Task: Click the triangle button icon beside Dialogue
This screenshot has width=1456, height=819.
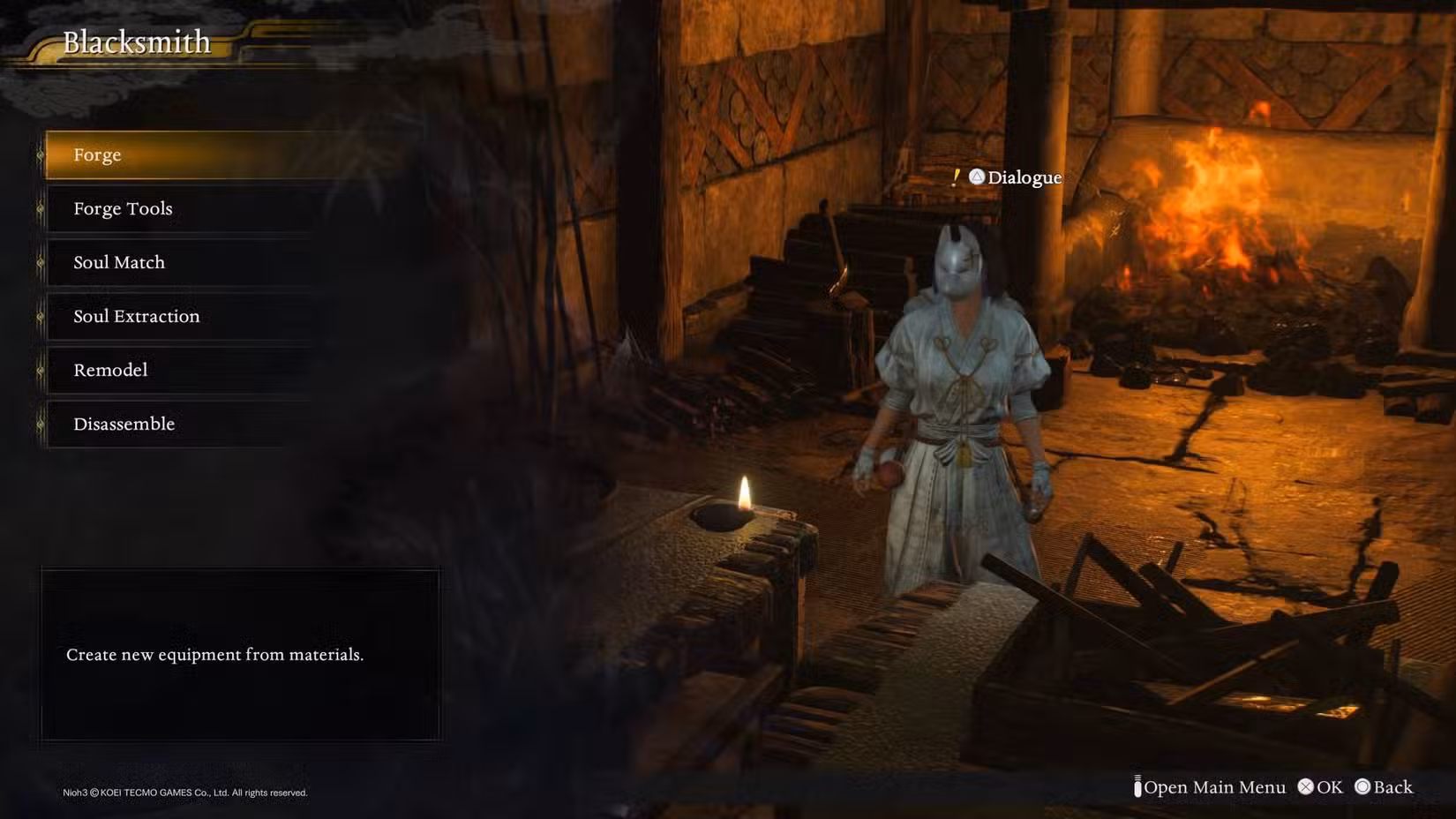Action: click(x=976, y=177)
